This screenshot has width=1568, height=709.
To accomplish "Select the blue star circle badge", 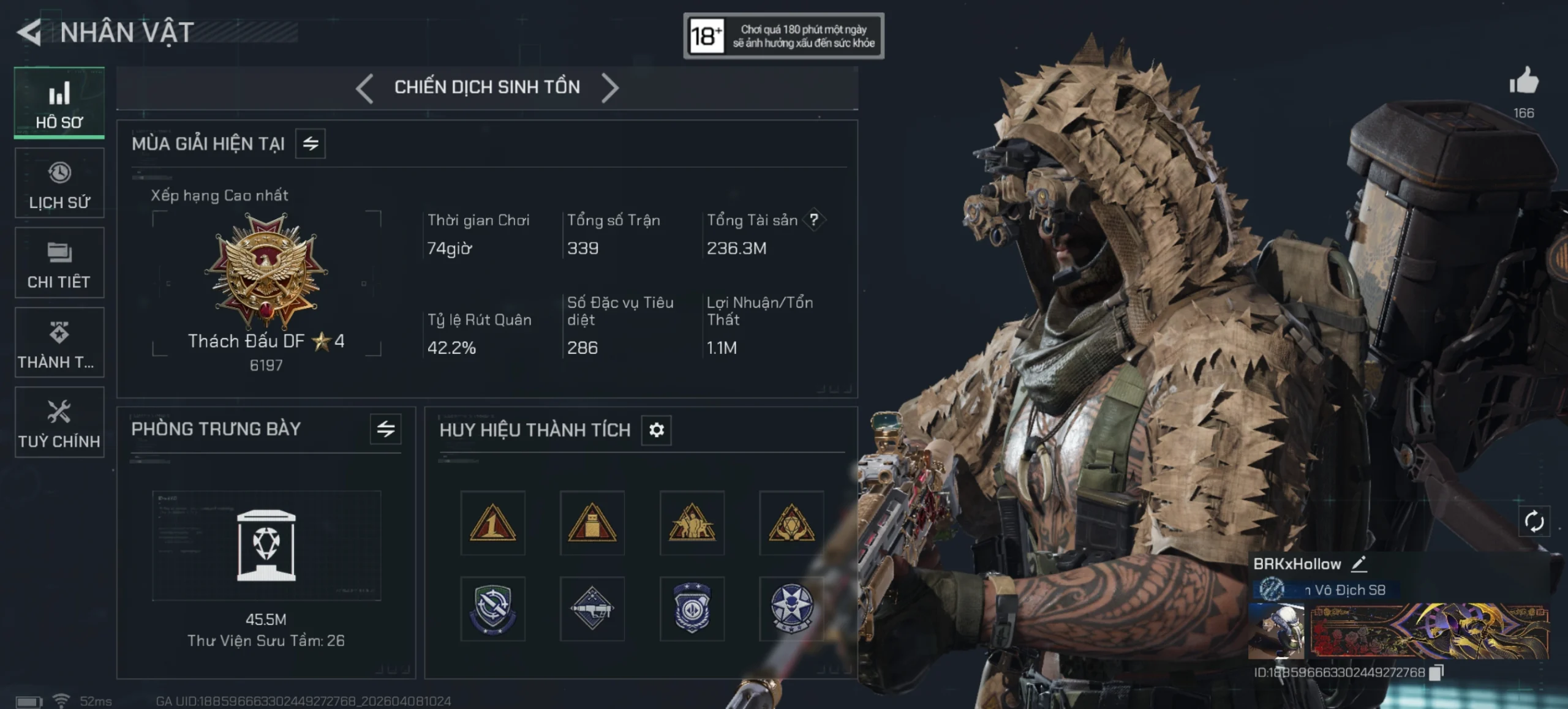I will (791, 609).
